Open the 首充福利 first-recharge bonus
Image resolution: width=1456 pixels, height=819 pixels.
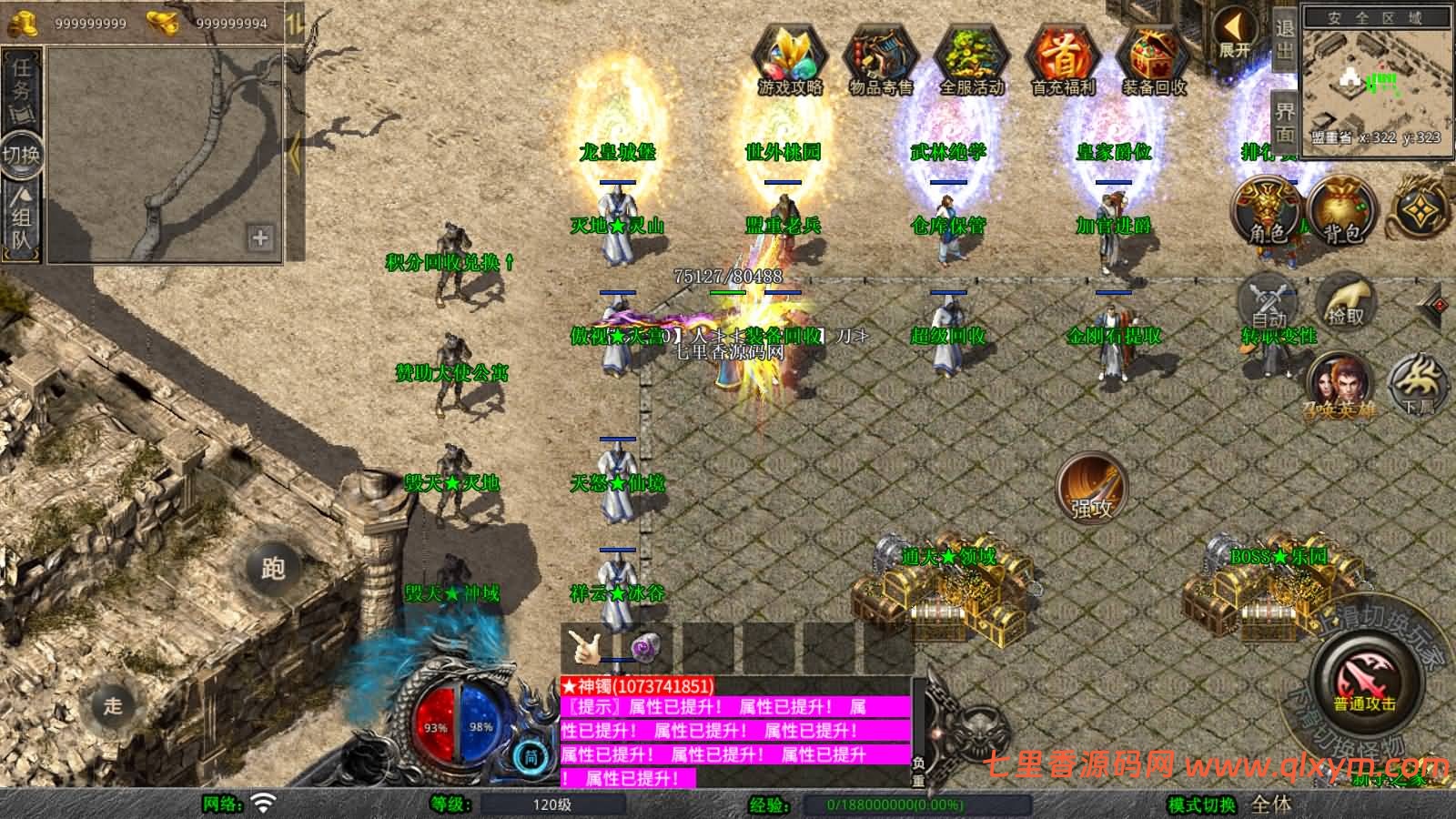pos(1062,59)
